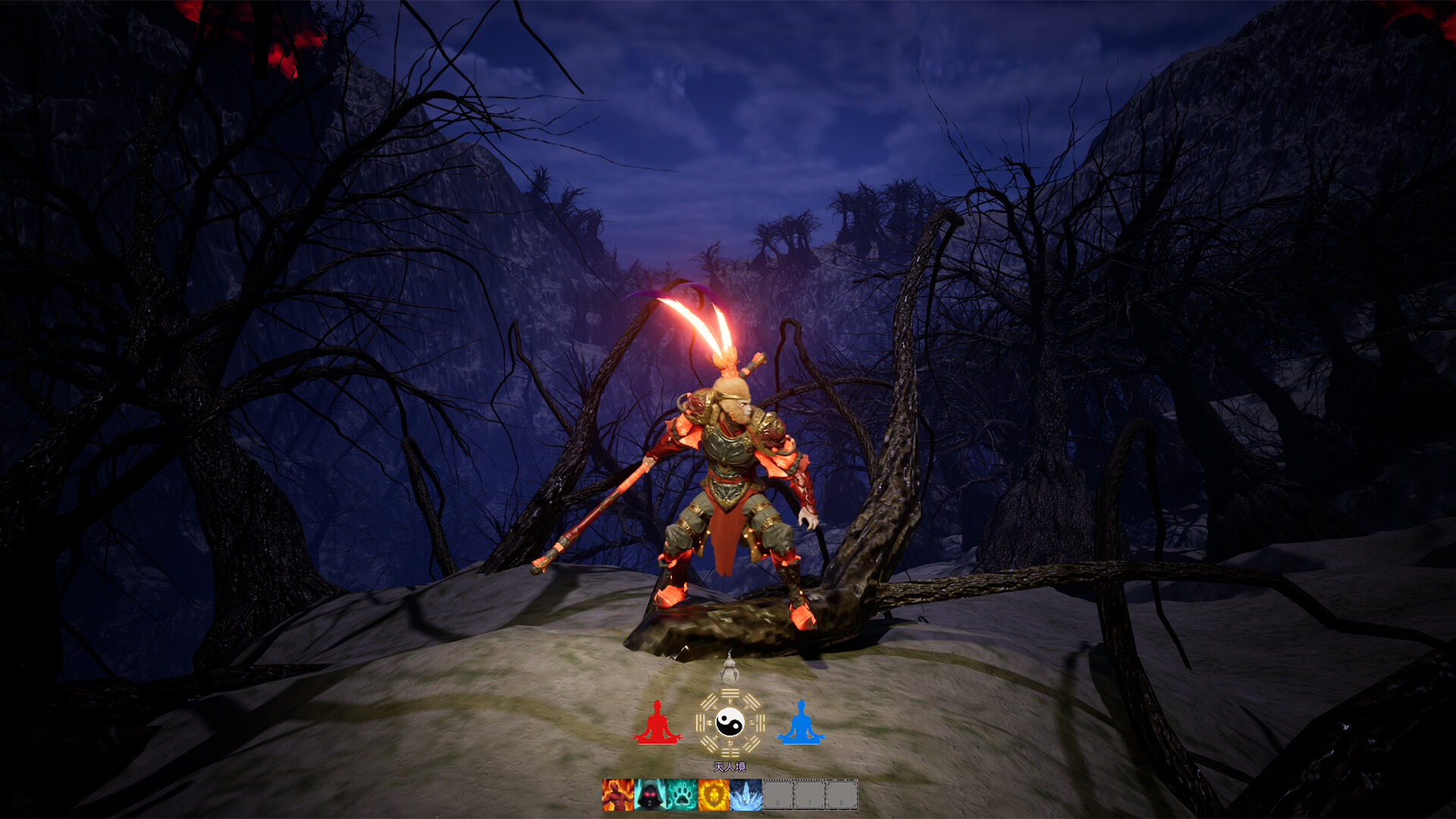The width and height of the screenshot is (1456, 819).
Task: Switch to the red cultivation stance tab
Action: point(657,723)
